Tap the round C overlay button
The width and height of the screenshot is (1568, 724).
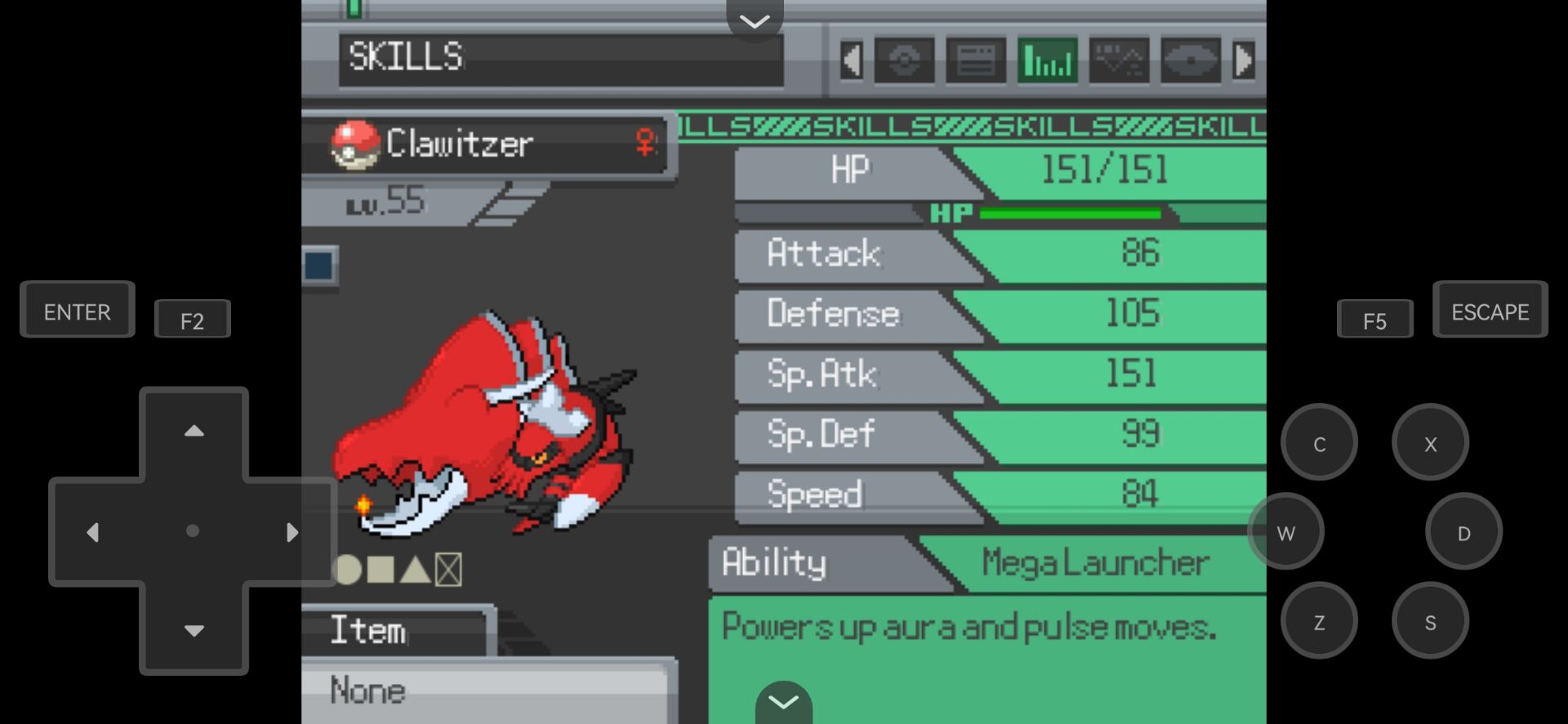[1319, 444]
